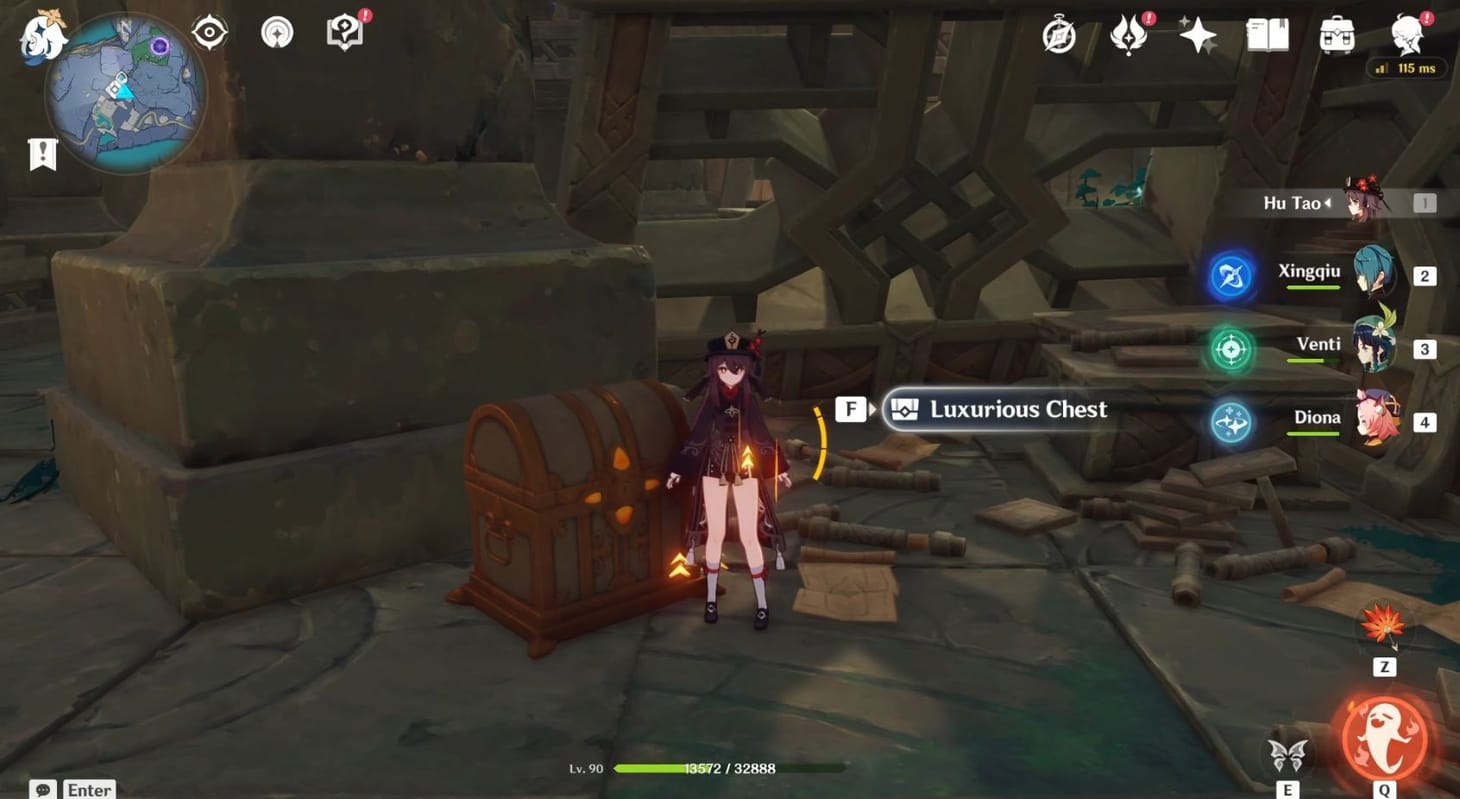Open the Adventurer Handbook book icon
This screenshot has width=1460, height=799.
tap(1266, 33)
